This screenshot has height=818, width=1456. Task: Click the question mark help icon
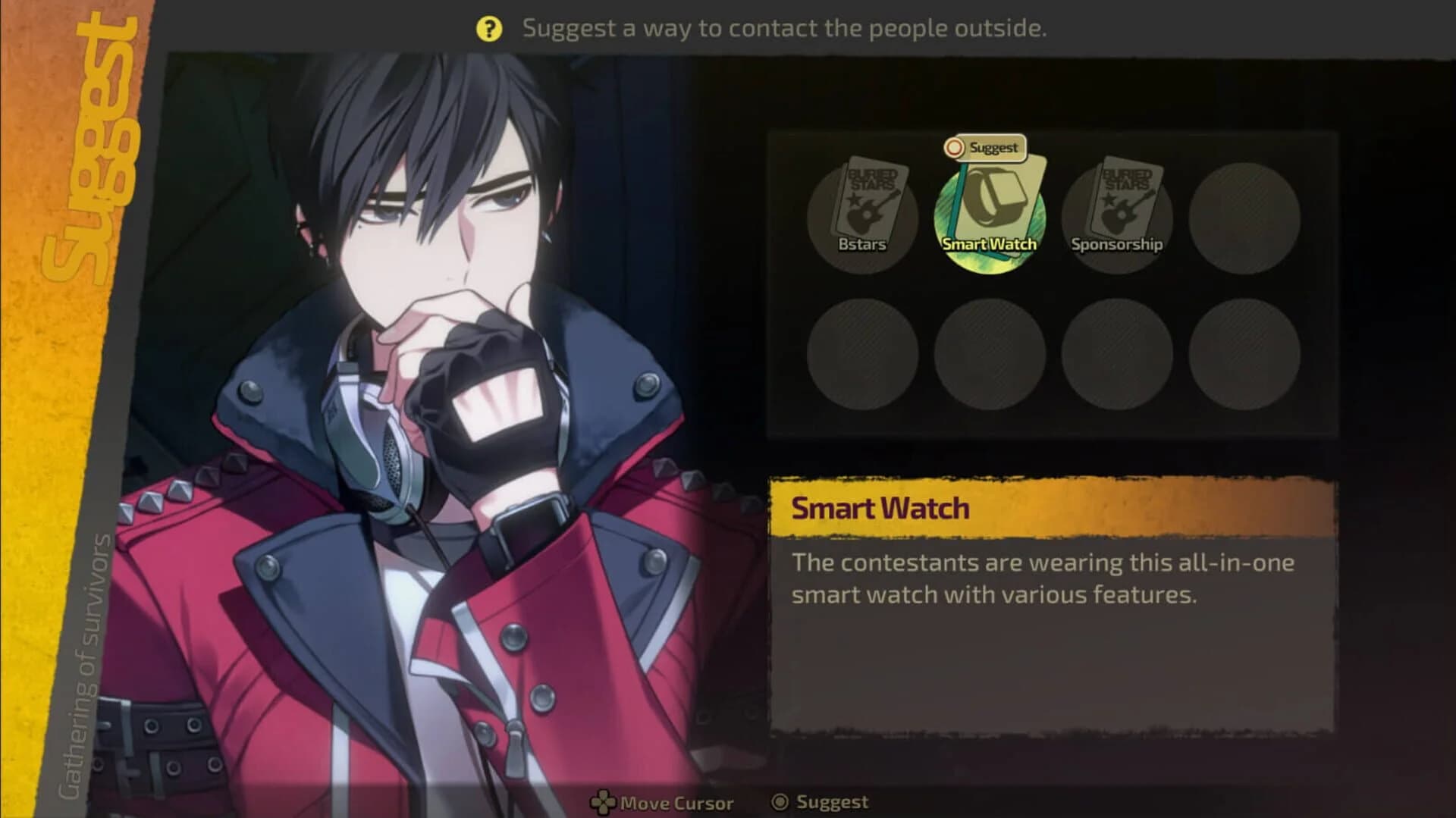coord(489,28)
